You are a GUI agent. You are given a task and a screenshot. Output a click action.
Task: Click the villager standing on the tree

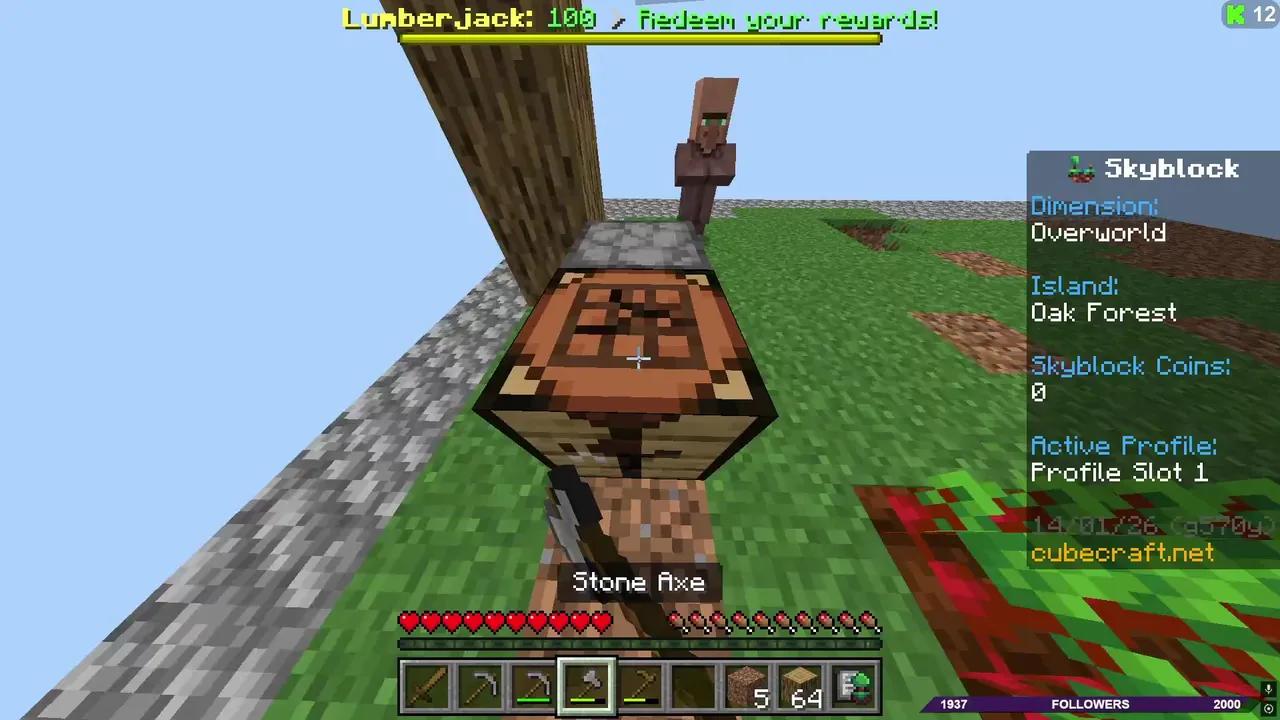tap(708, 140)
